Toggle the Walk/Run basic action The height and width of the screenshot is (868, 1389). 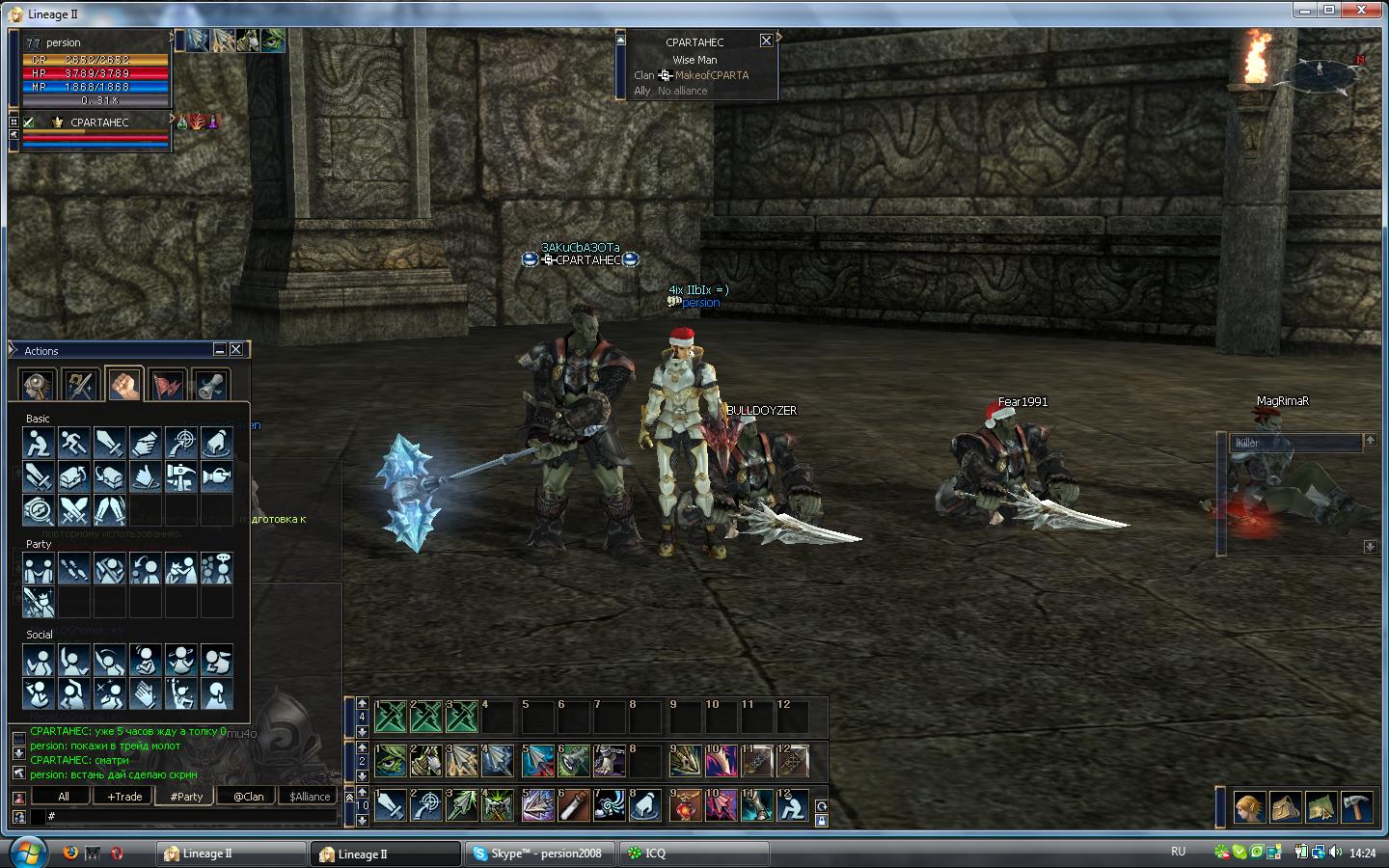point(74,444)
